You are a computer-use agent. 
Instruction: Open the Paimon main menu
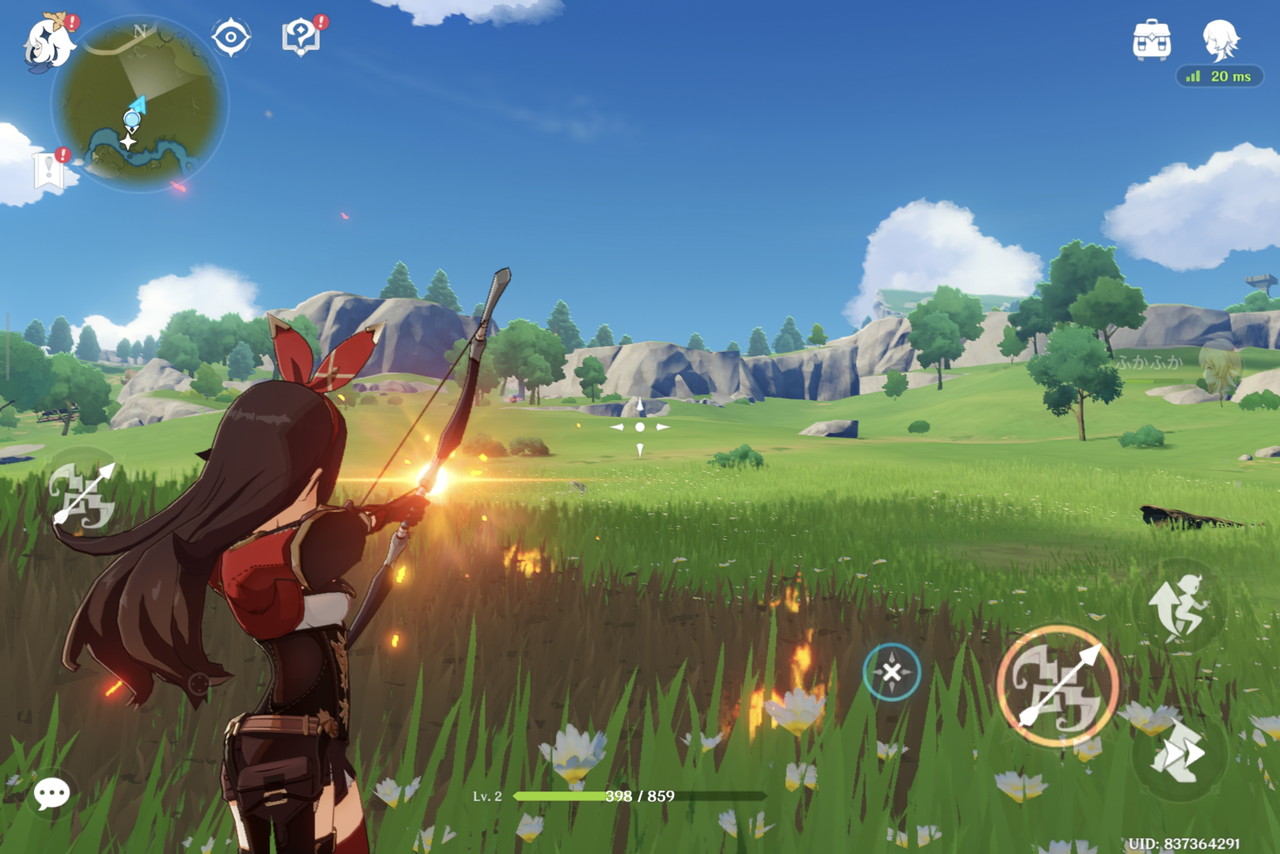[50, 42]
